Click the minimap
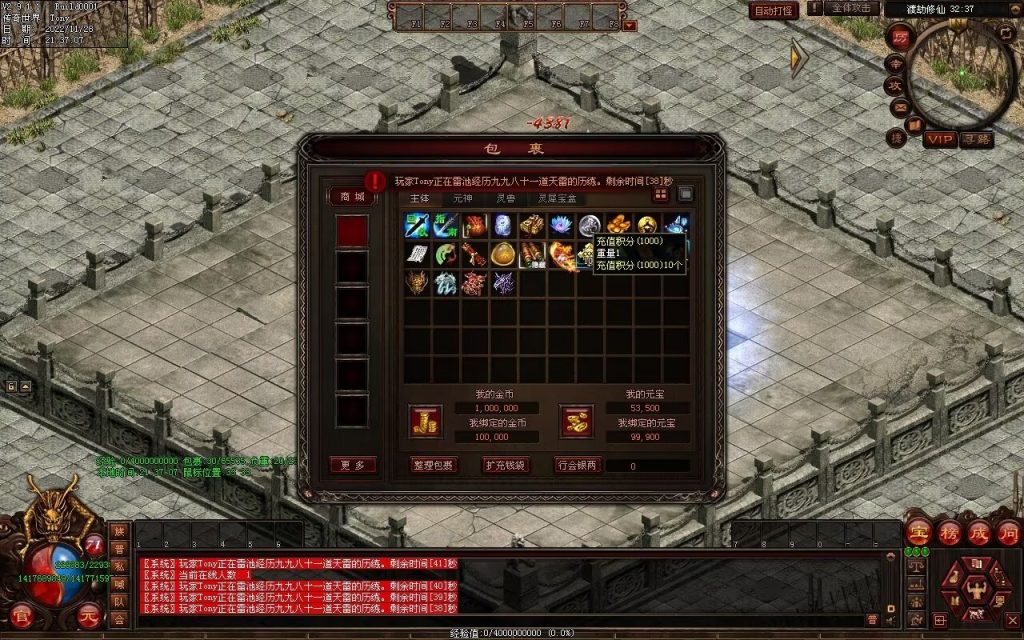The width and height of the screenshot is (1024, 640). point(963,73)
